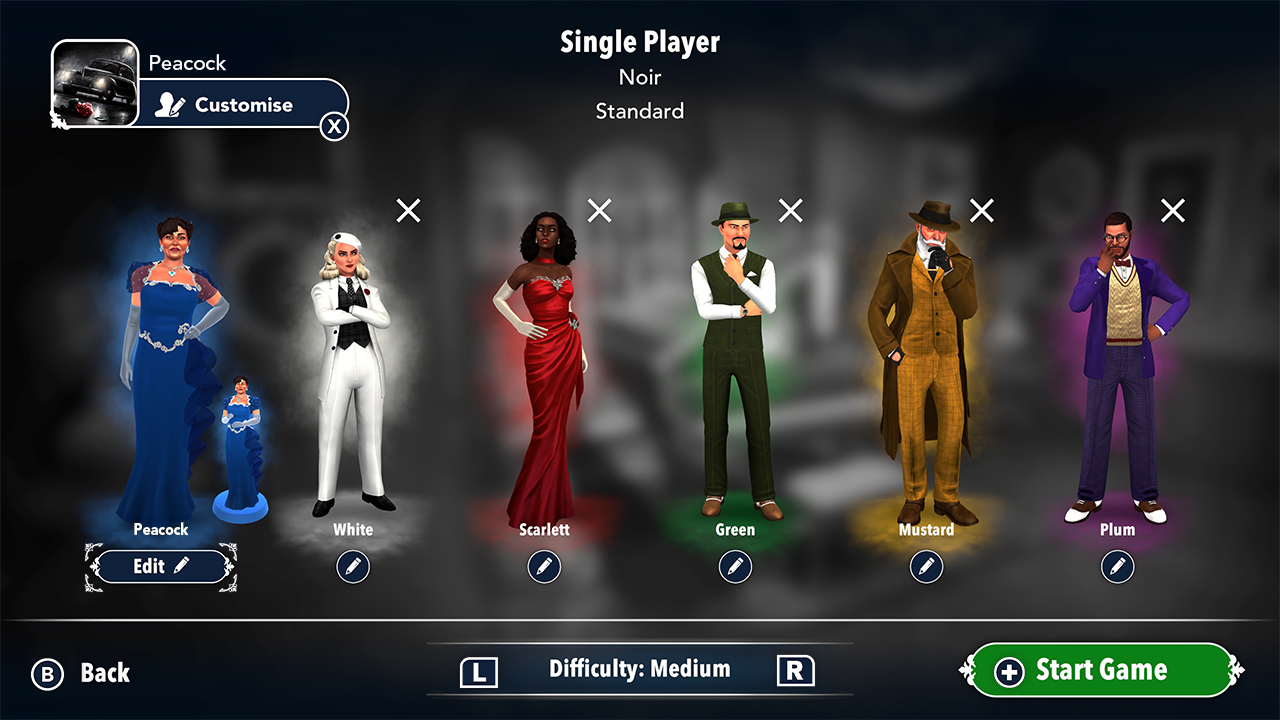This screenshot has height=720, width=1280.
Task: Edit Plum with the pencil icon
Action: (1118, 566)
